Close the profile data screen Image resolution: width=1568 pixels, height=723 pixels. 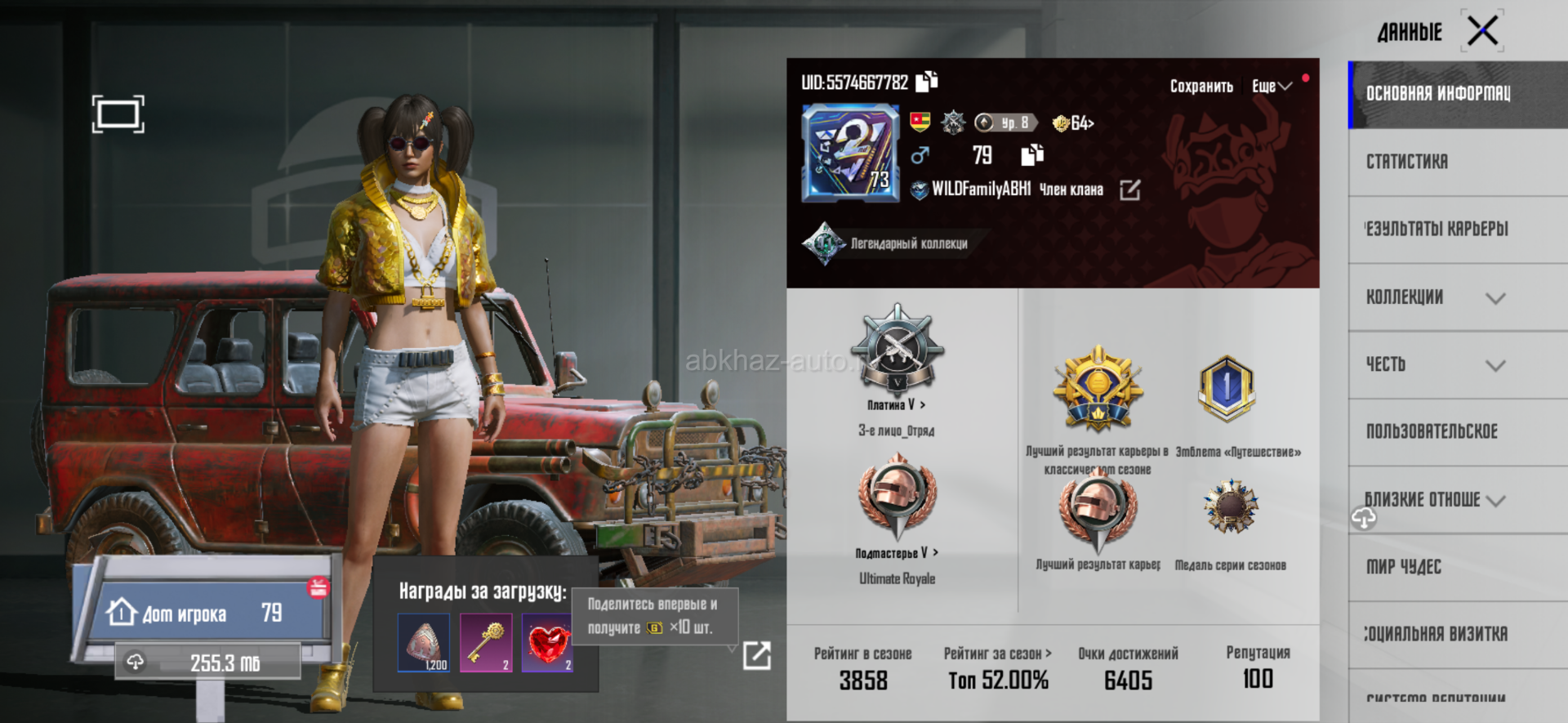(x=1481, y=32)
